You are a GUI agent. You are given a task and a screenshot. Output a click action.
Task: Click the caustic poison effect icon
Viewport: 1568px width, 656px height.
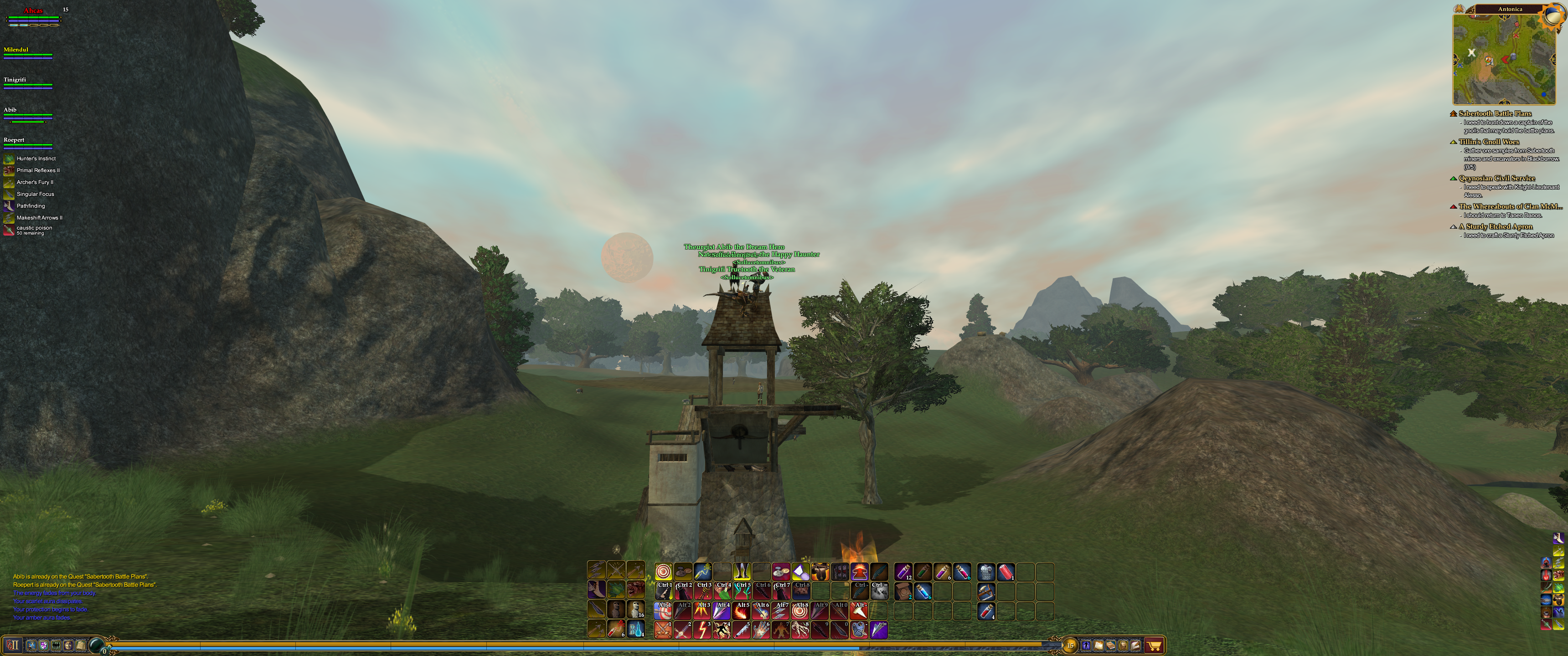click(x=9, y=230)
